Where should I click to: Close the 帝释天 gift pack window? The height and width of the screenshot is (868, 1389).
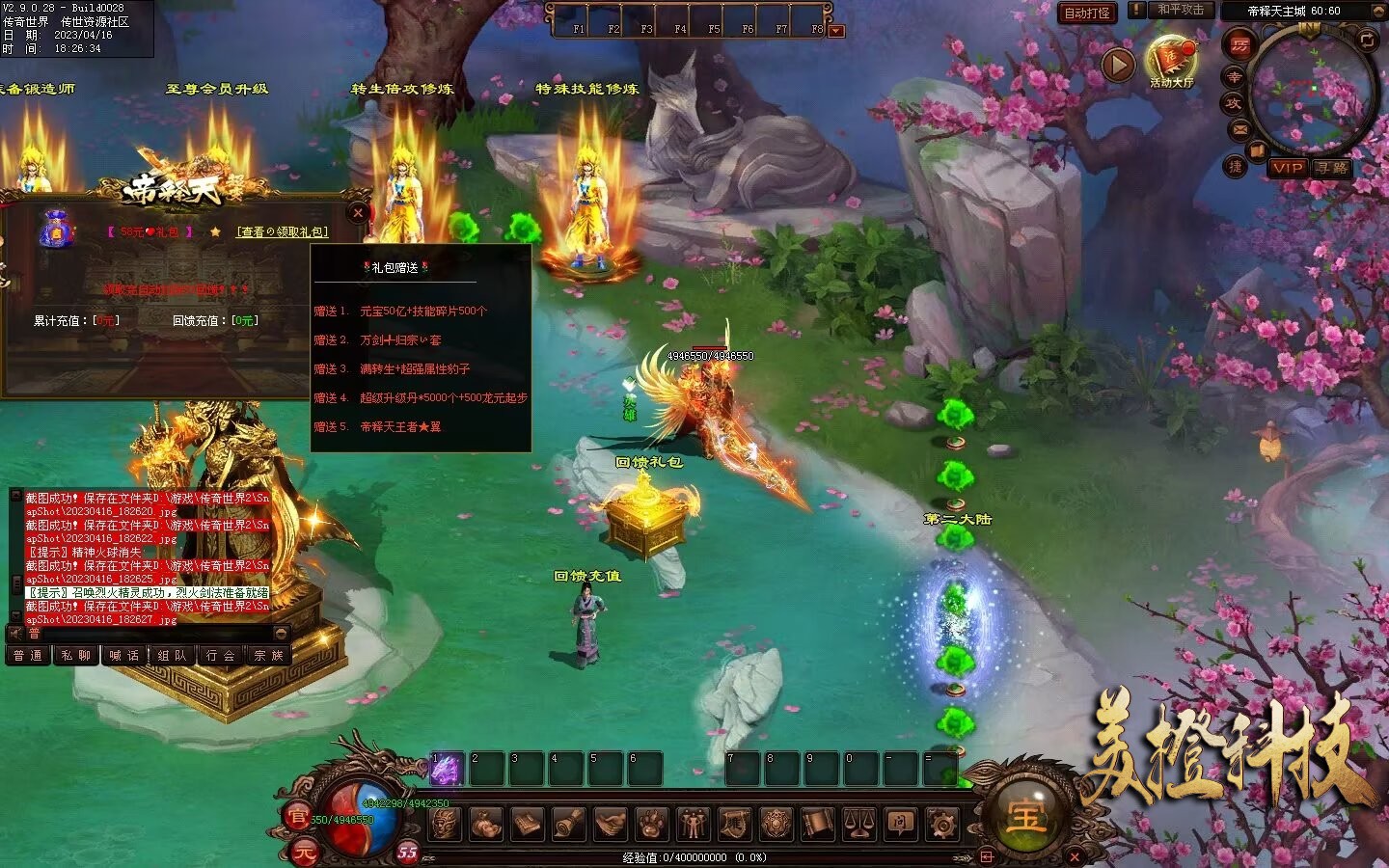(x=358, y=213)
